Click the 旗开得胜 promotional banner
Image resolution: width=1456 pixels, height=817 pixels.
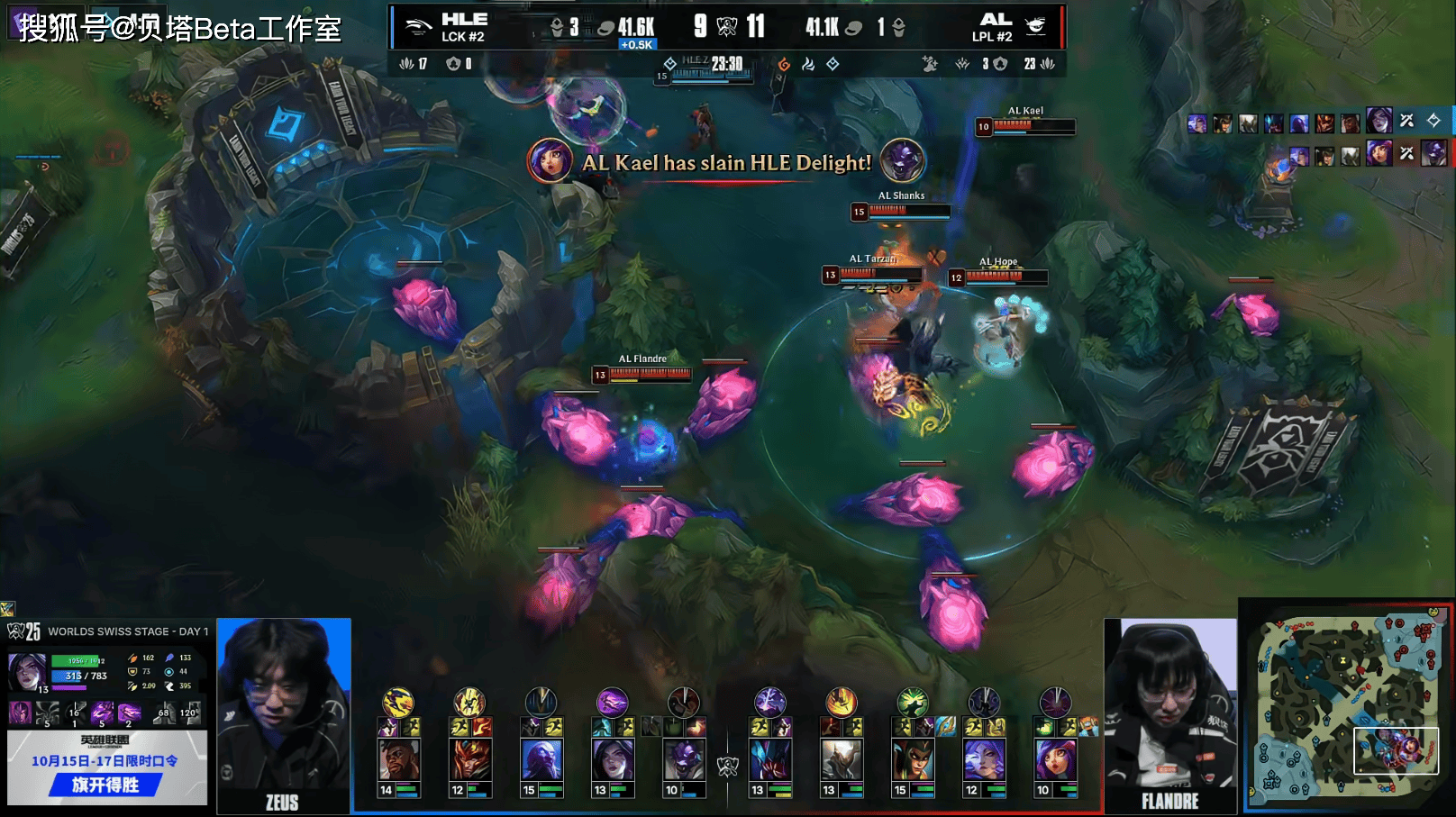tap(106, 785)
